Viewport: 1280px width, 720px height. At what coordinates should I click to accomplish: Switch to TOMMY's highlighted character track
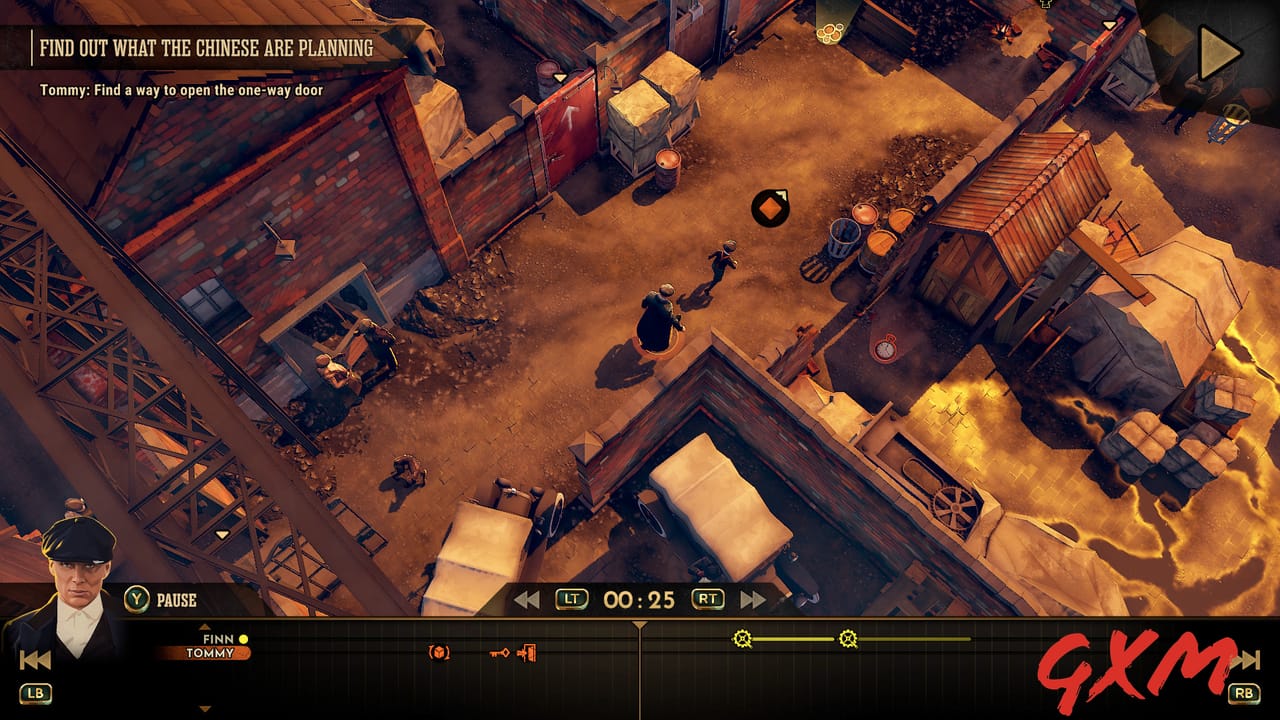[210, 653]
